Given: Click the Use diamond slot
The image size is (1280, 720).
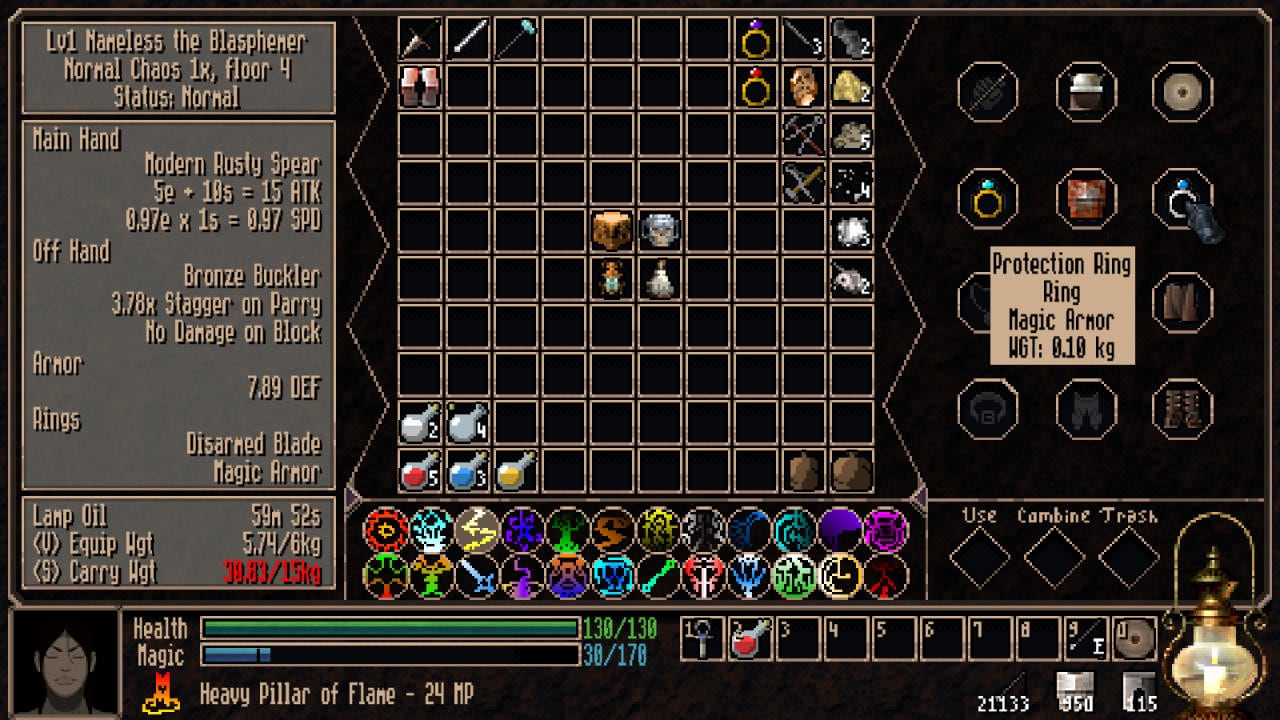Looking at the screenshot, I should [x=979, y=557].
